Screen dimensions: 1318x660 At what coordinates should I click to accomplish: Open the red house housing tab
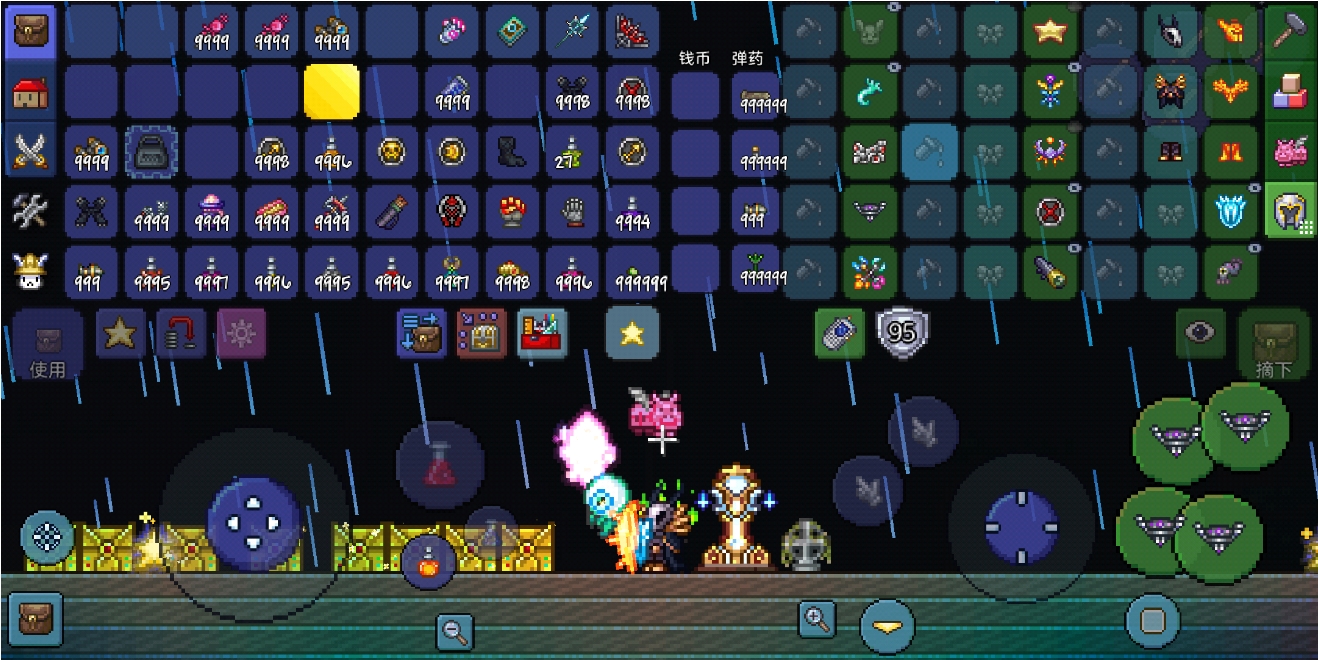pyautogui.click(x=32, y=93)
